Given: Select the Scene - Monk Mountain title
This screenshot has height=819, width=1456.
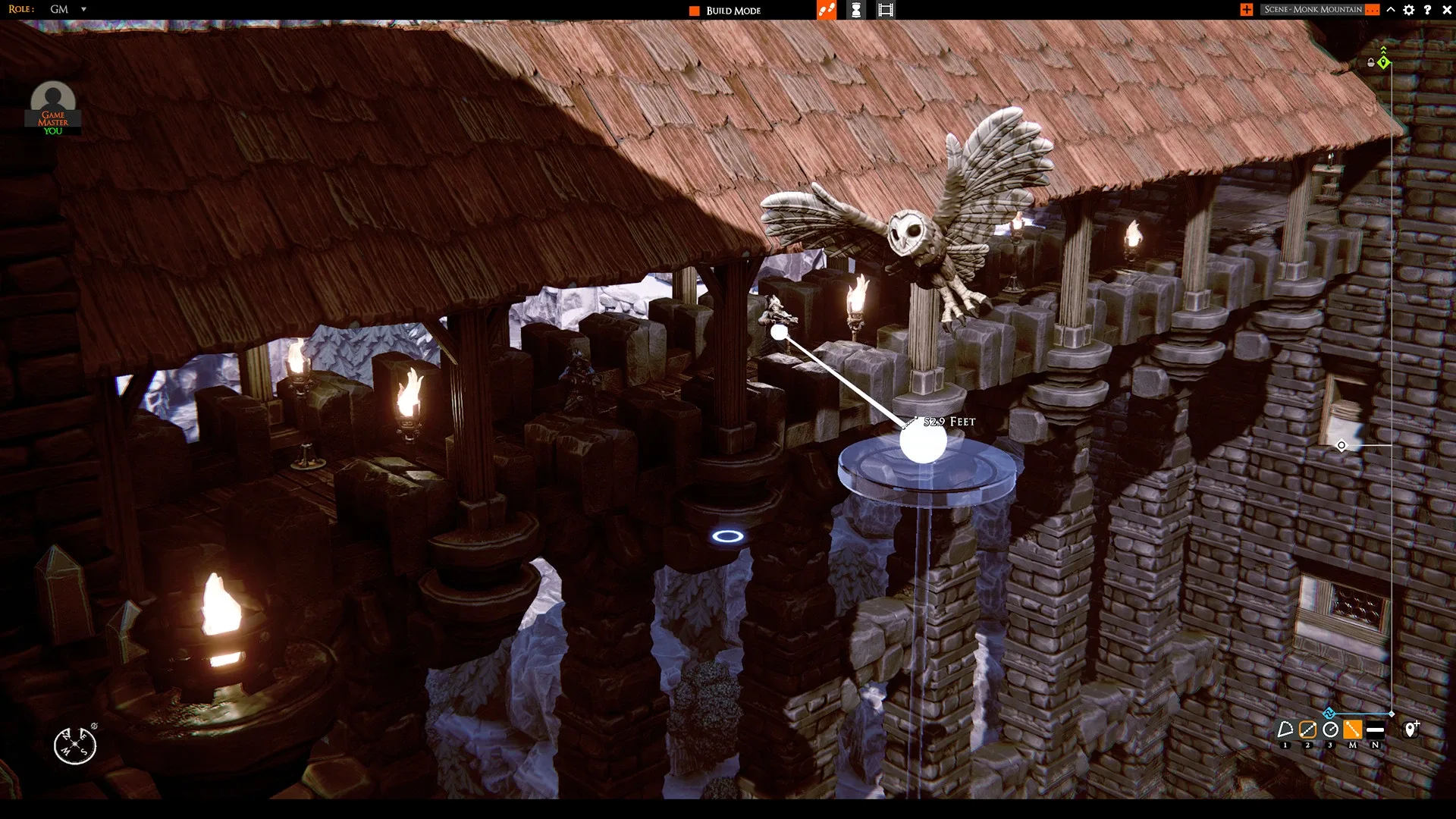Looking at the screenshot, I should click(x=1312, y=9).
